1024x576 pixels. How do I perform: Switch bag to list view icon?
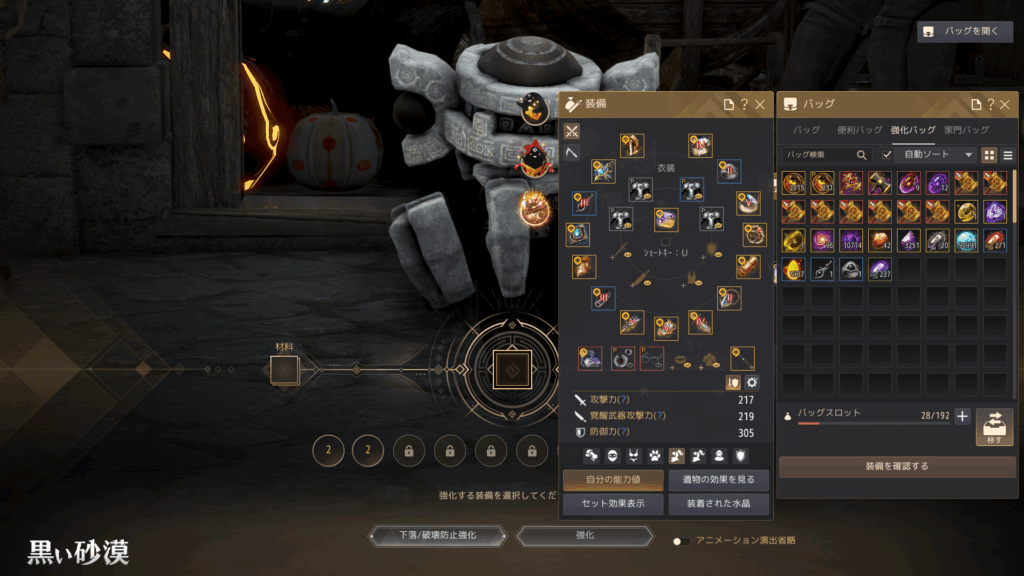pyautogui.click(x=1007, y=155)
